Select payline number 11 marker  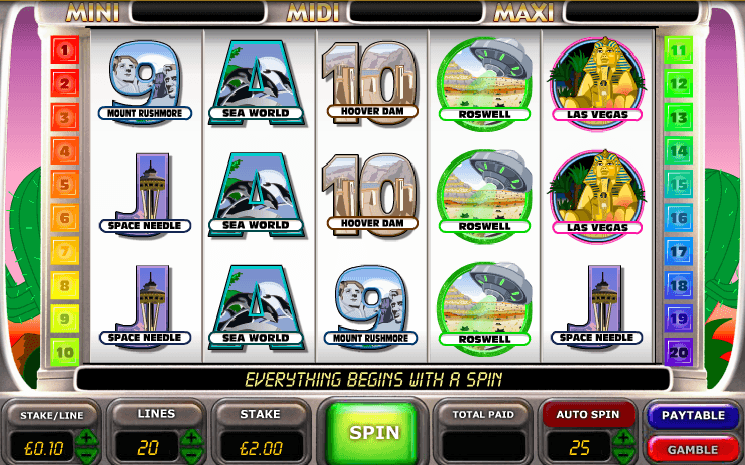[x=679, y=49]
